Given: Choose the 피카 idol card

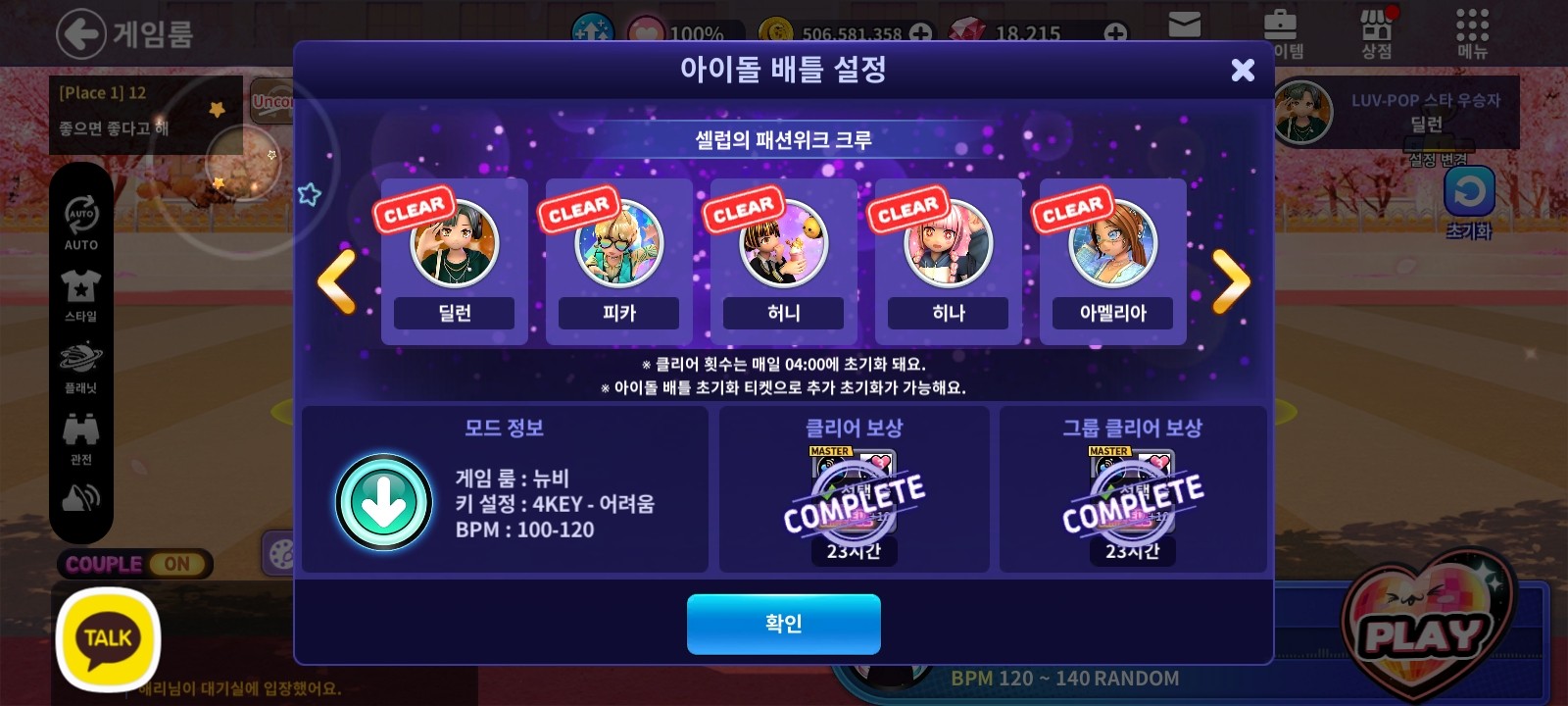Looking at the screenshot, I should click(618, 262).
